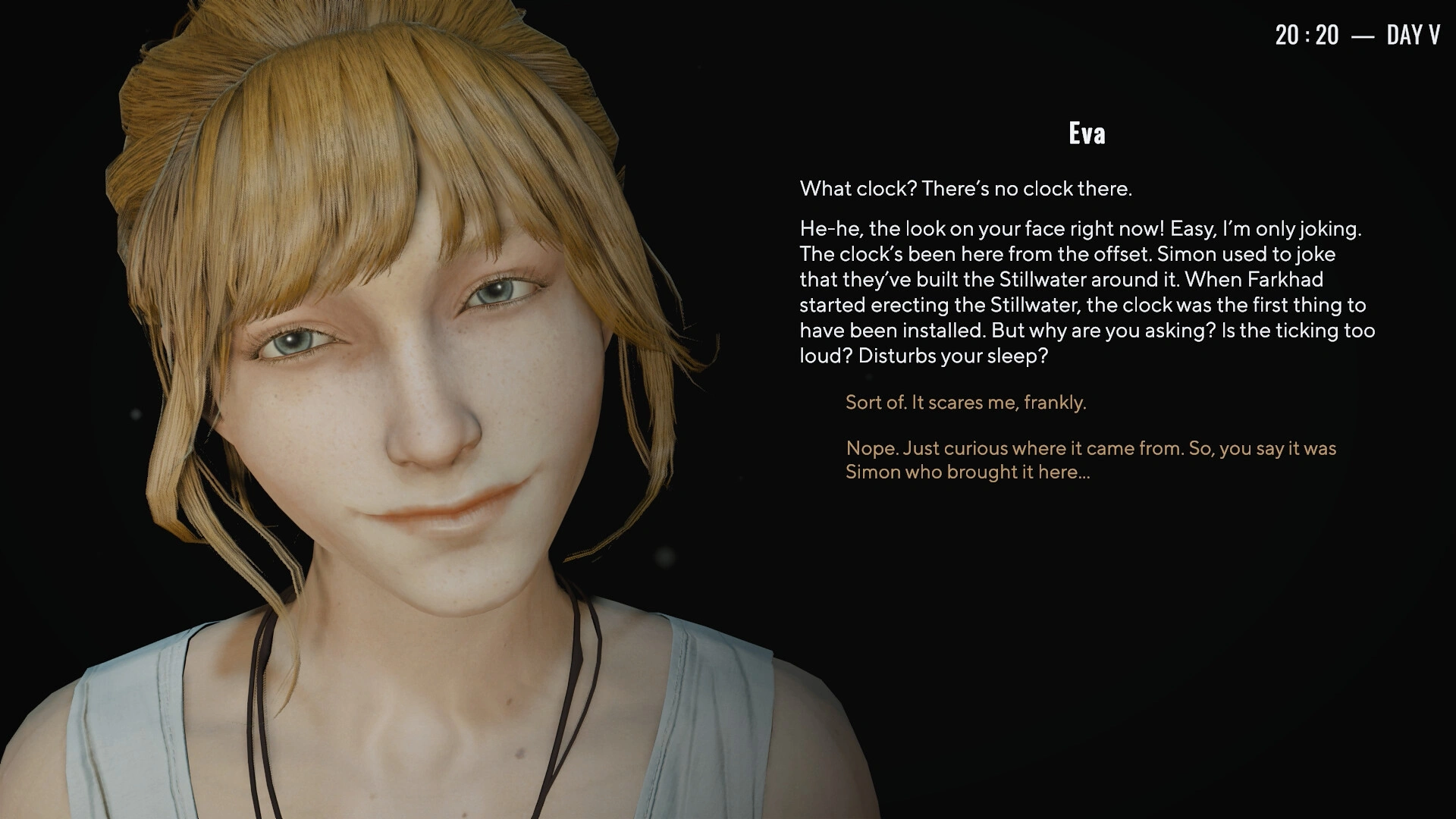Viewport: 1456px width, 819px height.
Task: Click the second dialogue choice's second line
Action: click(968, 472)
